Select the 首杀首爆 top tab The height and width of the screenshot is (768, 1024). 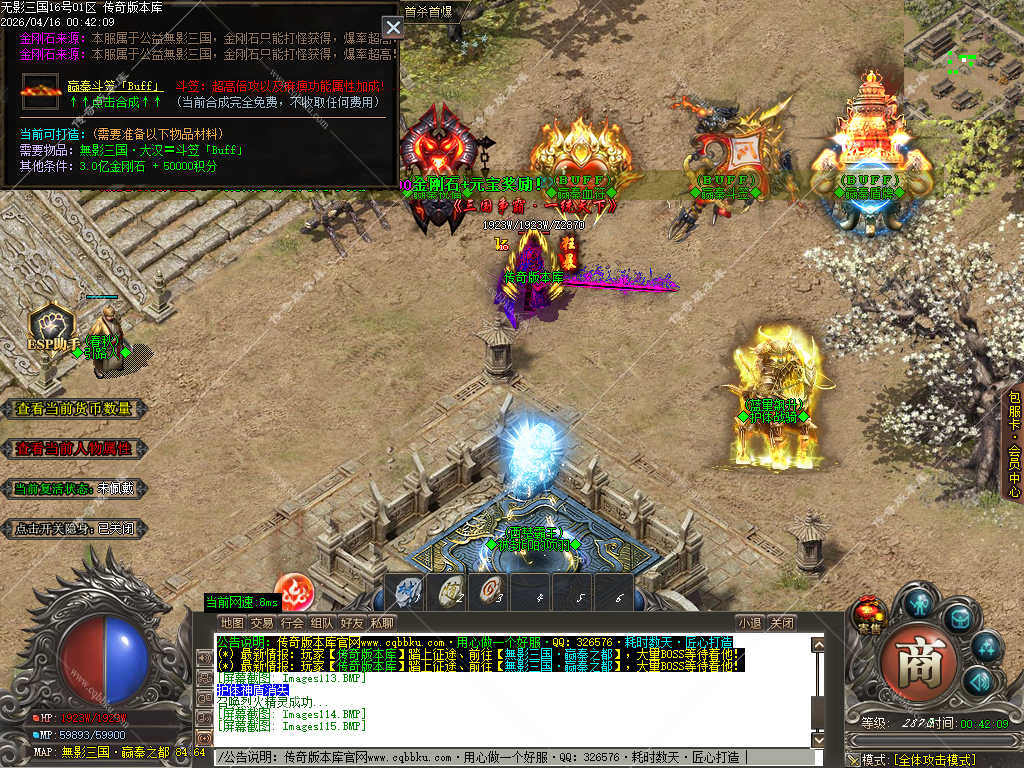[x=428, y=12]
